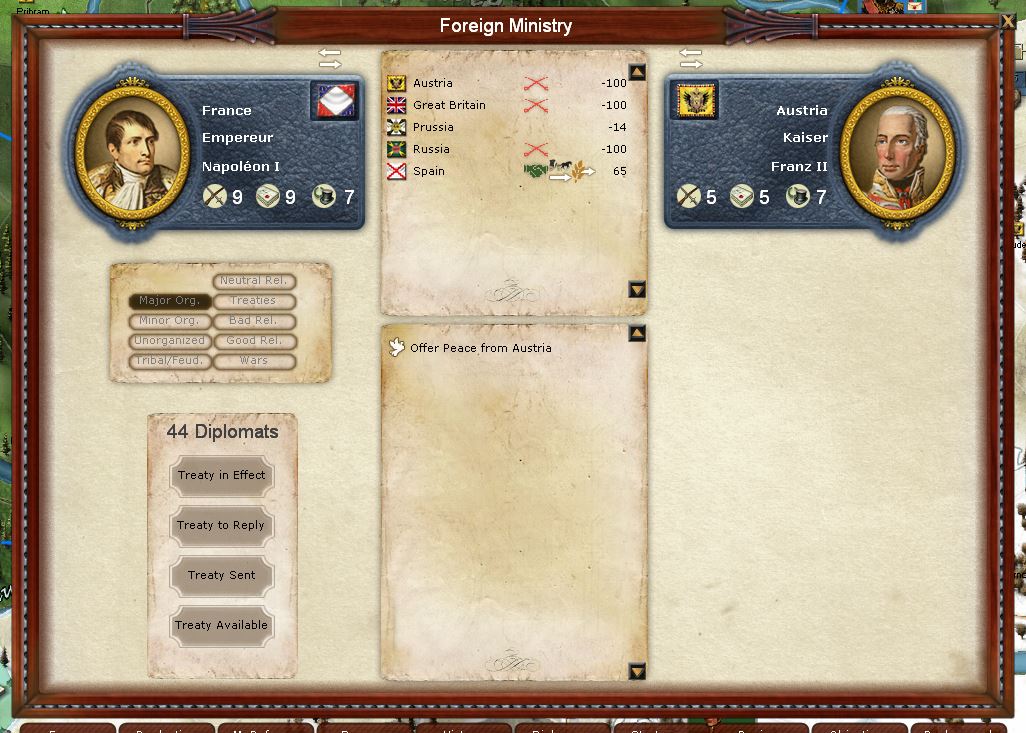Toggle the Minor Org. filter

coord(170,321)
